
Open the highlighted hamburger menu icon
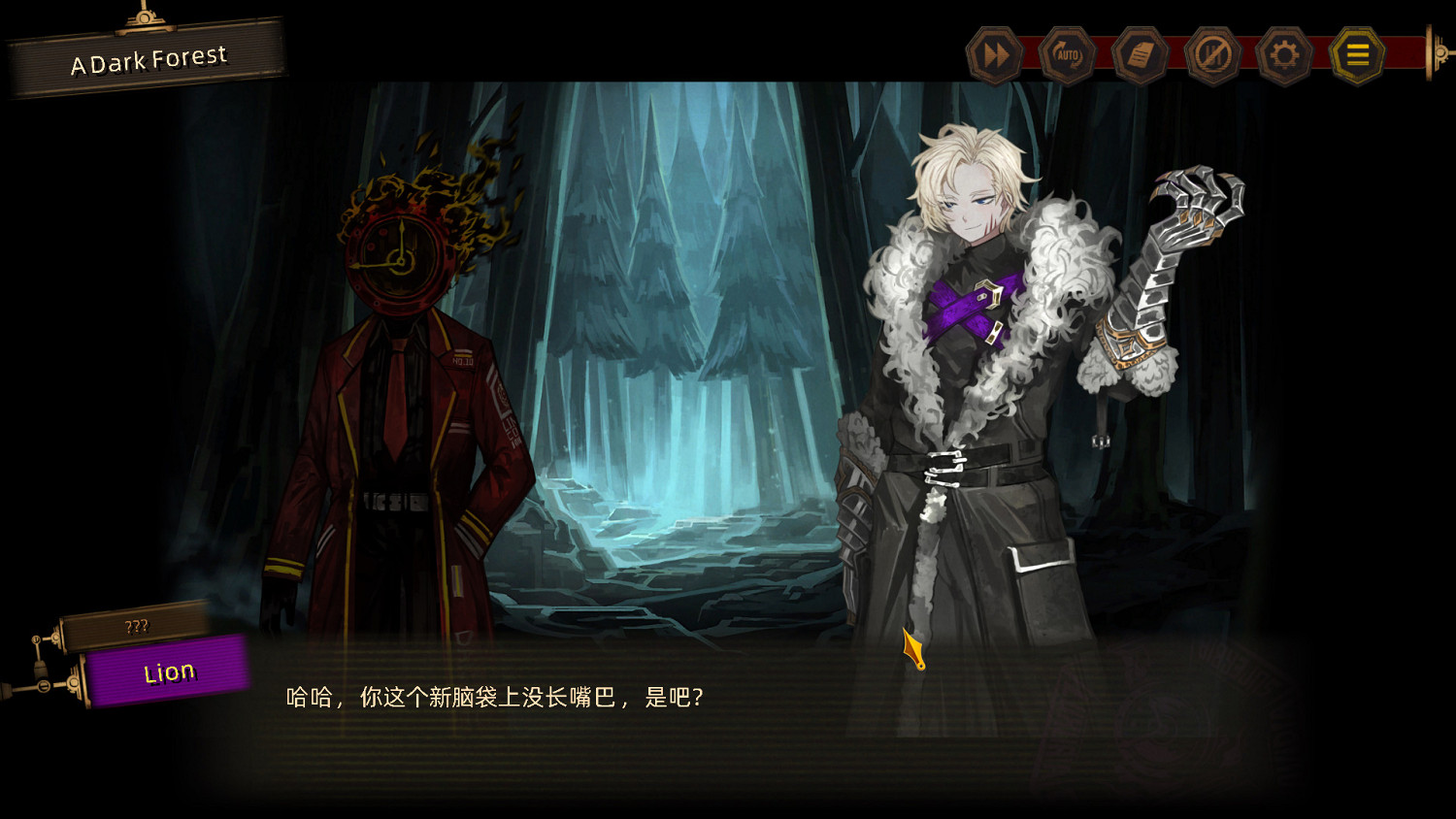pos(1358,55)
